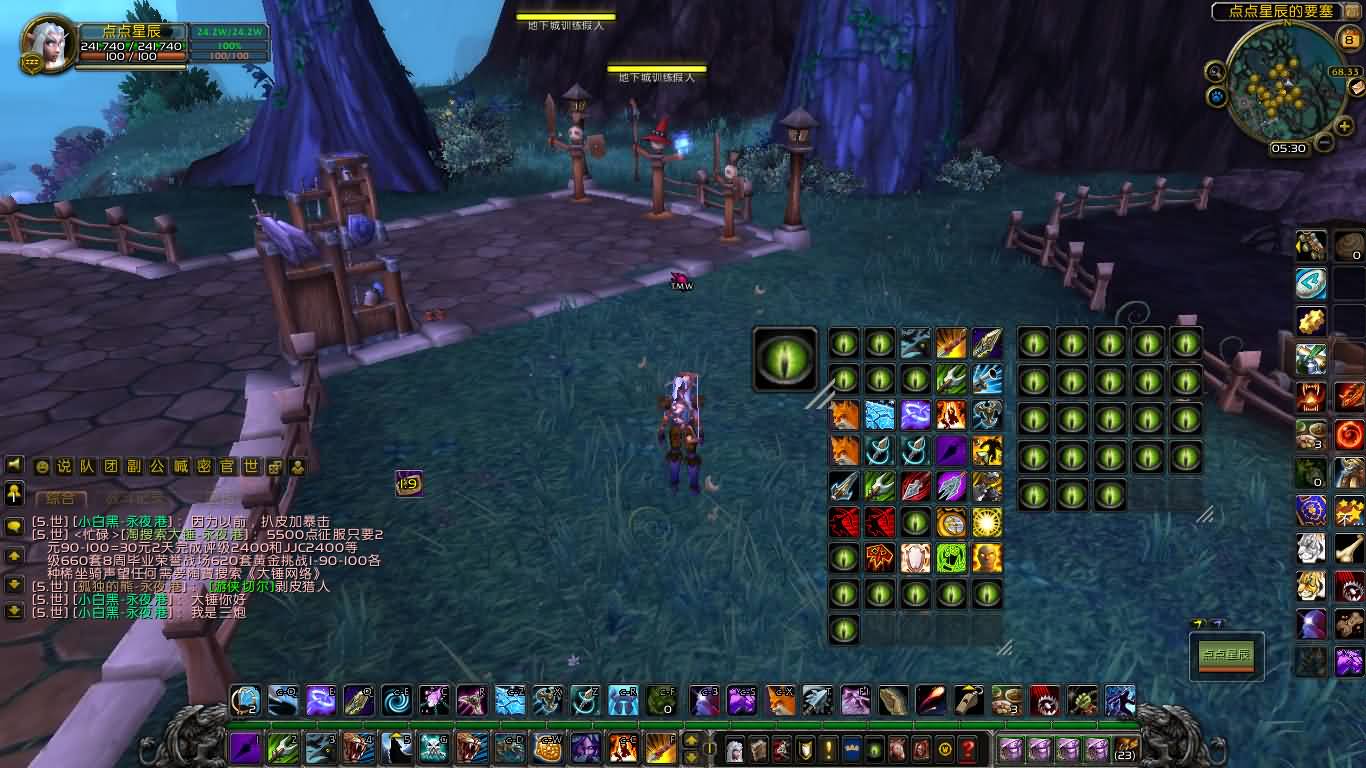This screenshot has height=768, width=1366.
Task: Select the player portrait 点点星辰
Action: pos(47,45)
